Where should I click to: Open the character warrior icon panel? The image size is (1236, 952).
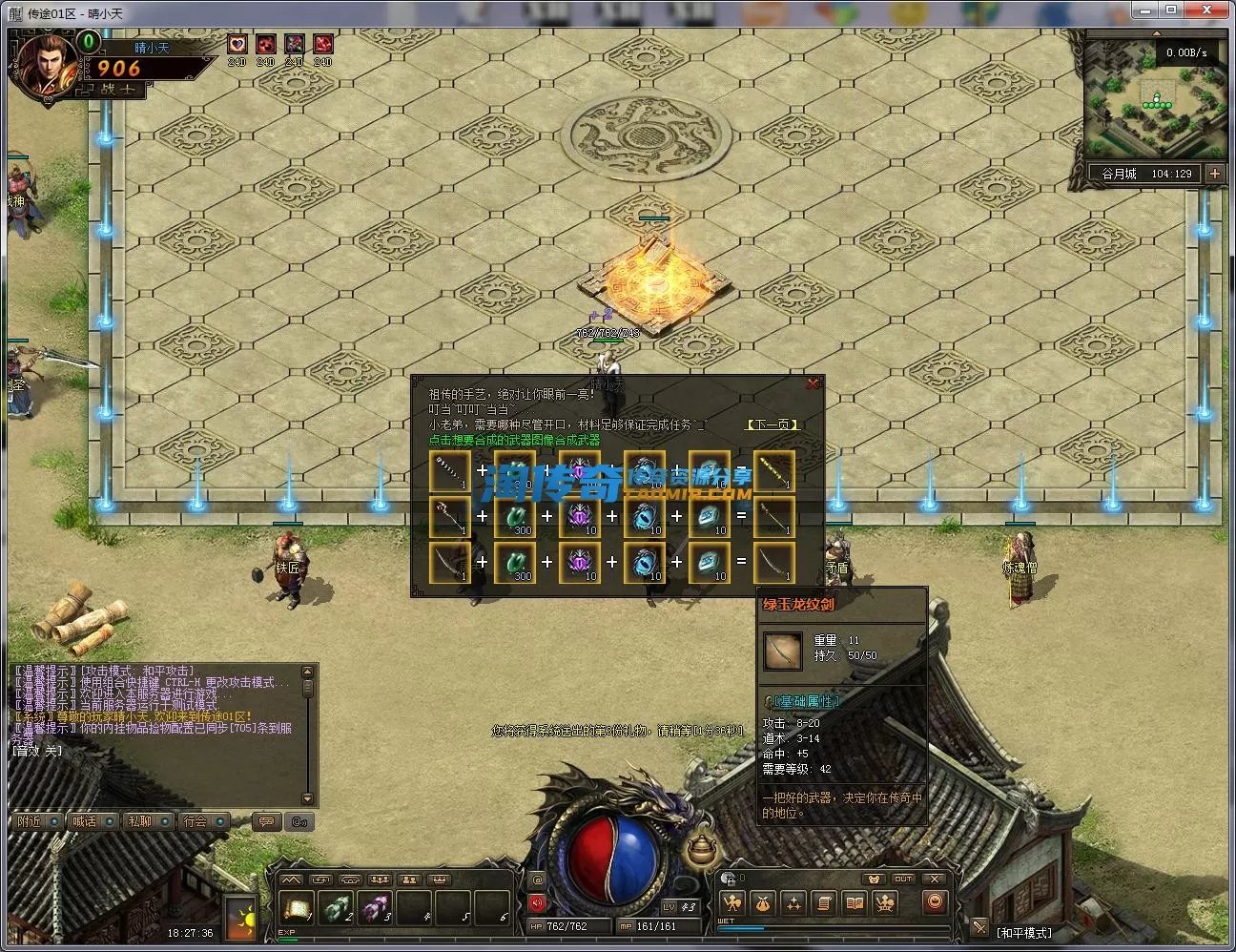[x=732, y=902]
